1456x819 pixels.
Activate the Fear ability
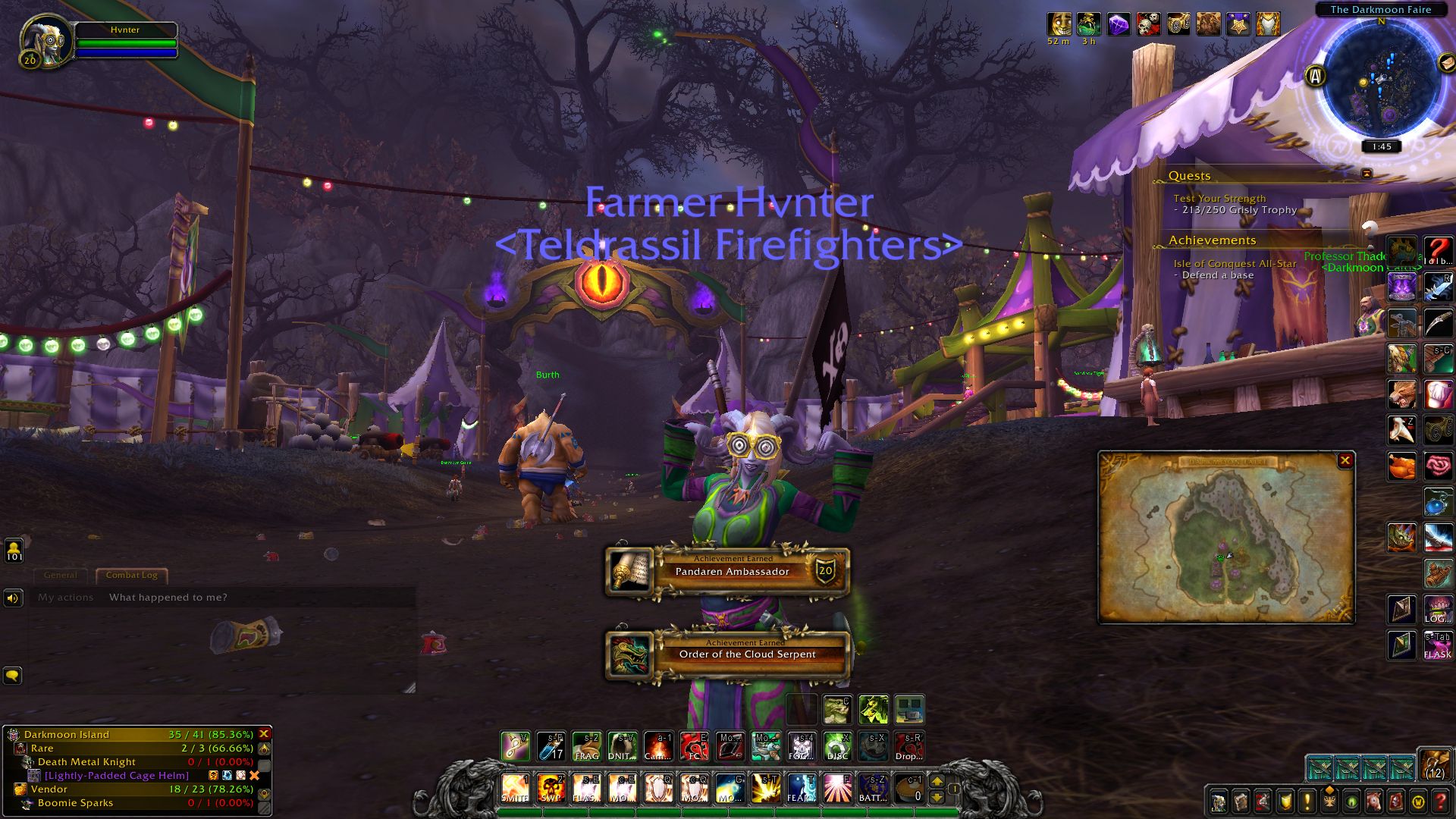point(801,789)
